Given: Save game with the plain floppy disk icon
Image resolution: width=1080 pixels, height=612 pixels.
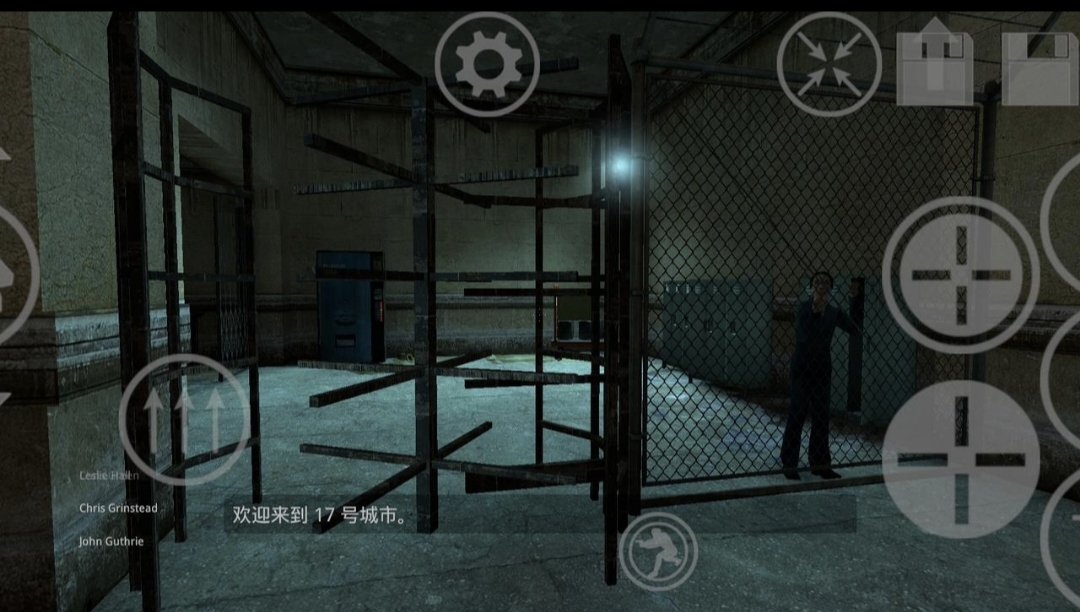Looking at the screenshot, I should pyautogui.click(x=1040, y=67).
